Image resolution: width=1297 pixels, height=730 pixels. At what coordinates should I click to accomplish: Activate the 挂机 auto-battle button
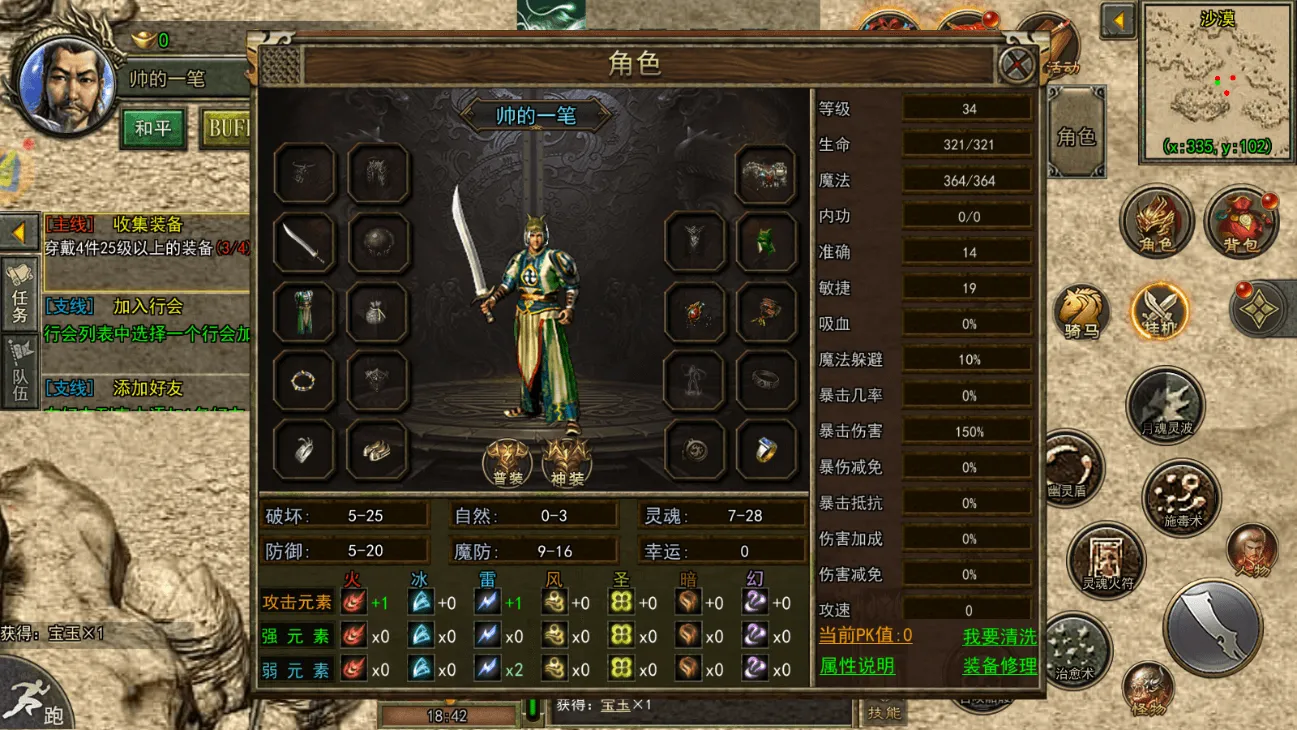pos(1159,311)
